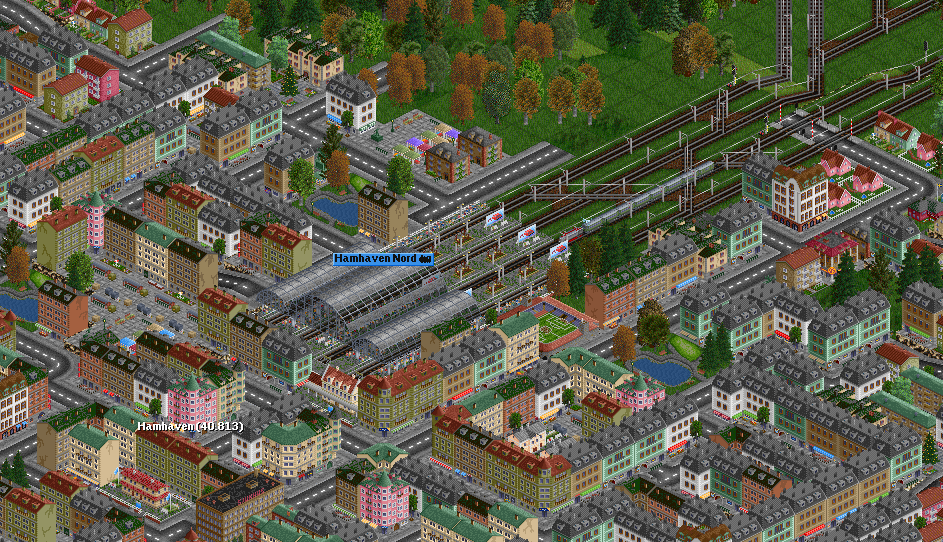The height and width of the screenshot is (542, 943).
Task: Click the Hamhaven town name label
Action: (190, 426)
